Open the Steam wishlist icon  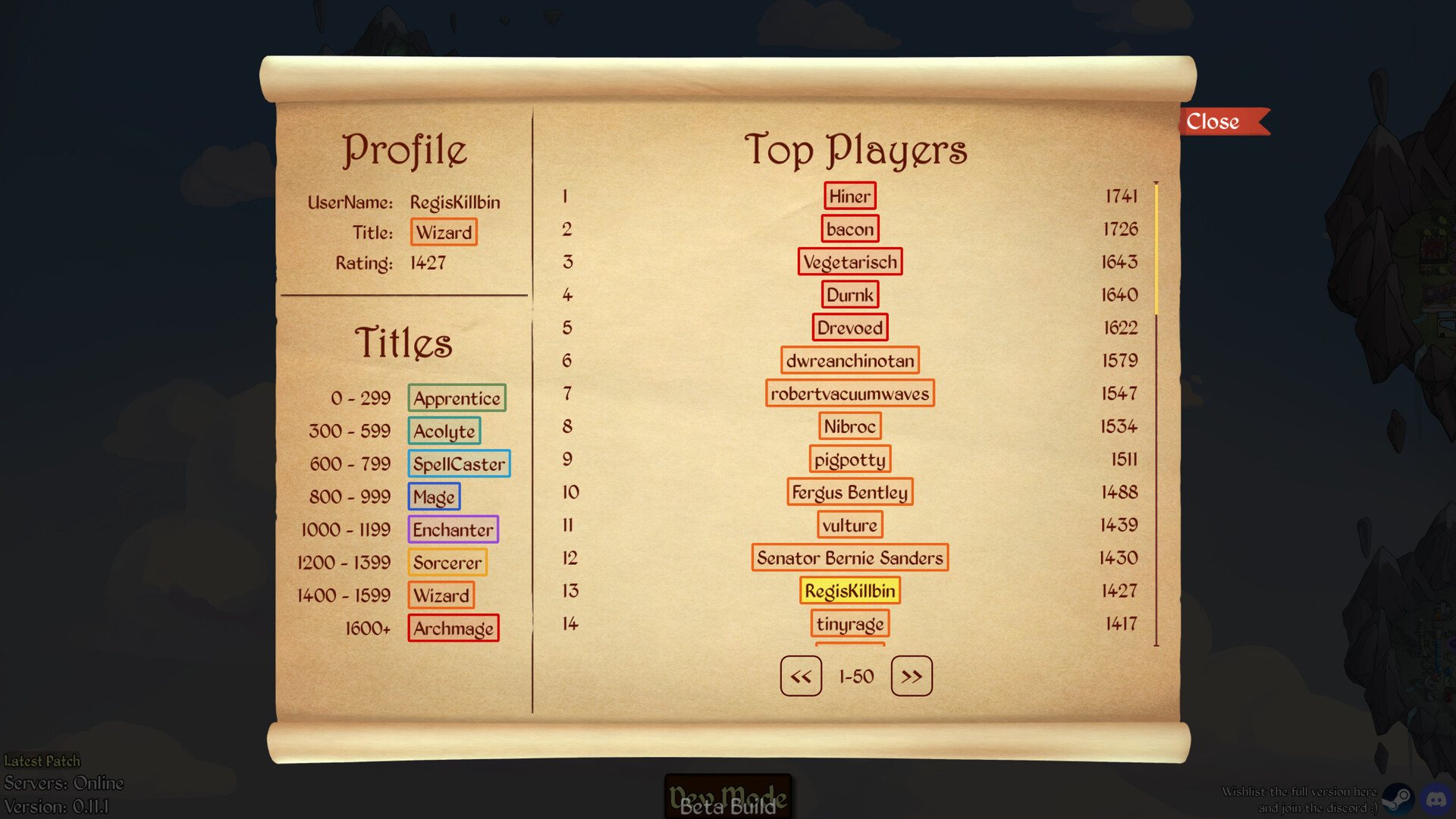pos(1397,799)
